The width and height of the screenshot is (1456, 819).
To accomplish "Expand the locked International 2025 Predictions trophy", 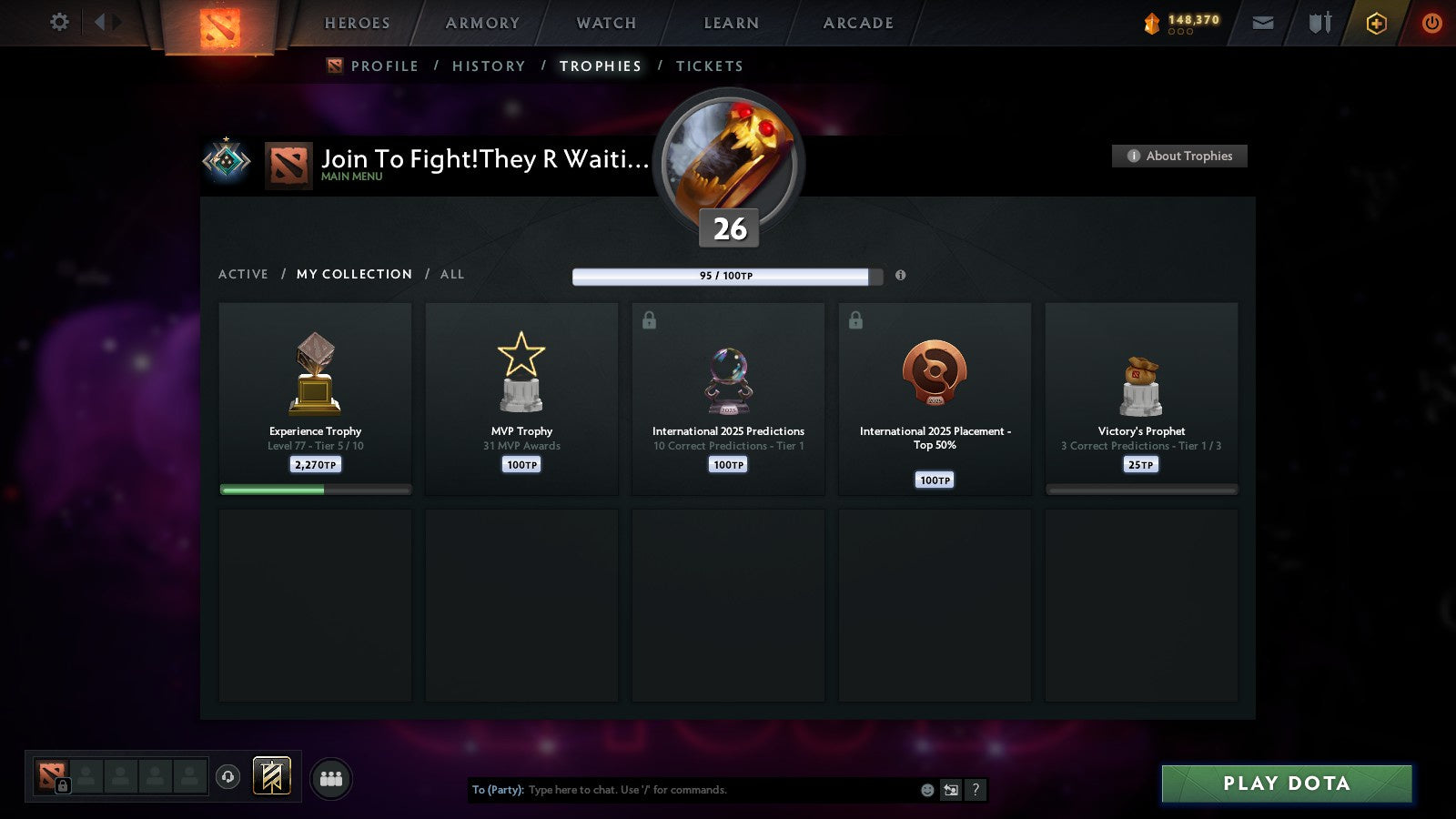I will [652, 319].
